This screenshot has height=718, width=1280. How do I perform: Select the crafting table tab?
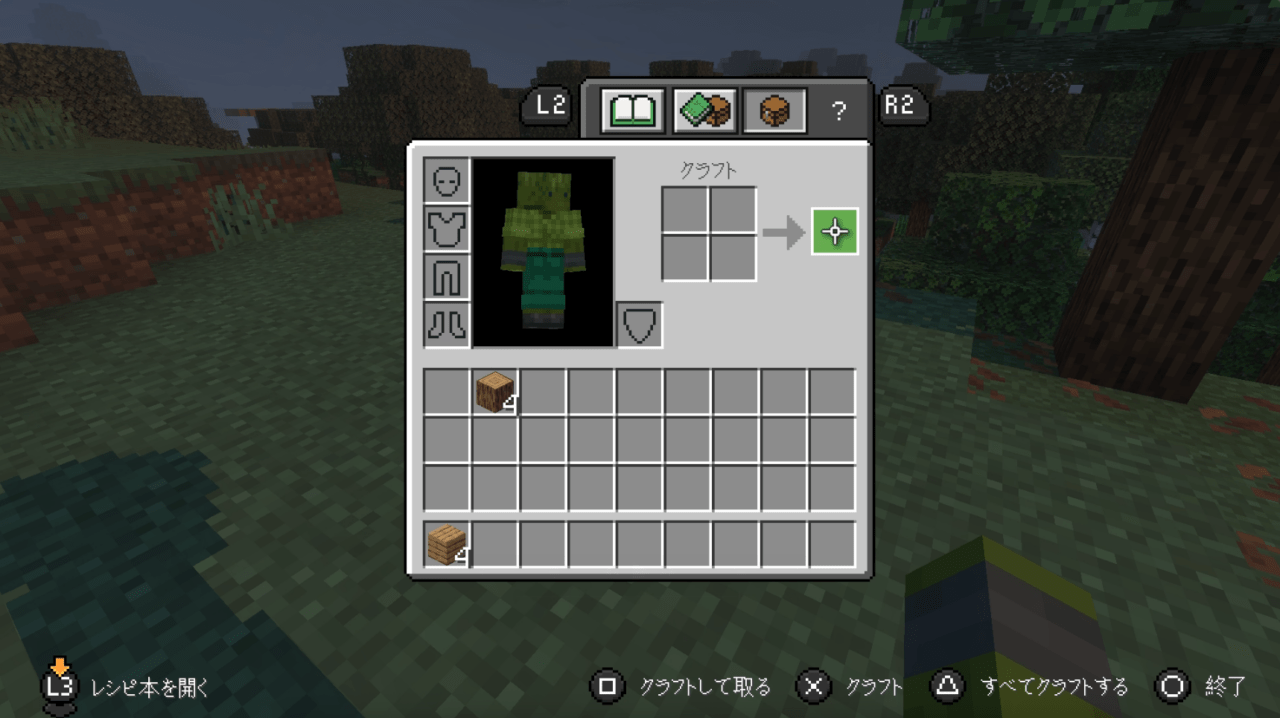tap(776, 110)
